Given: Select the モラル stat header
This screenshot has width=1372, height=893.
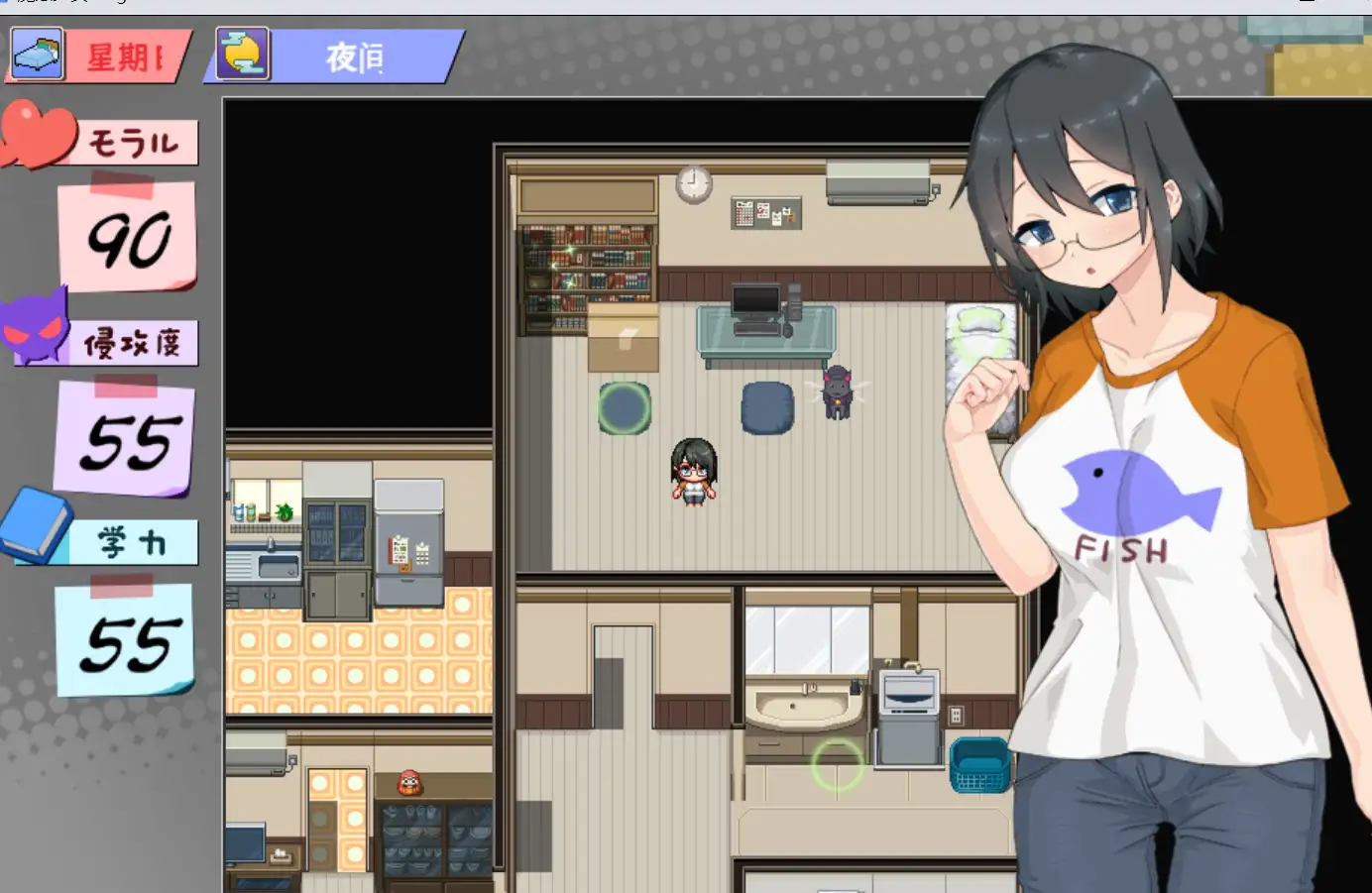Looking at the screenshot, I should click(x=136, y=141).
